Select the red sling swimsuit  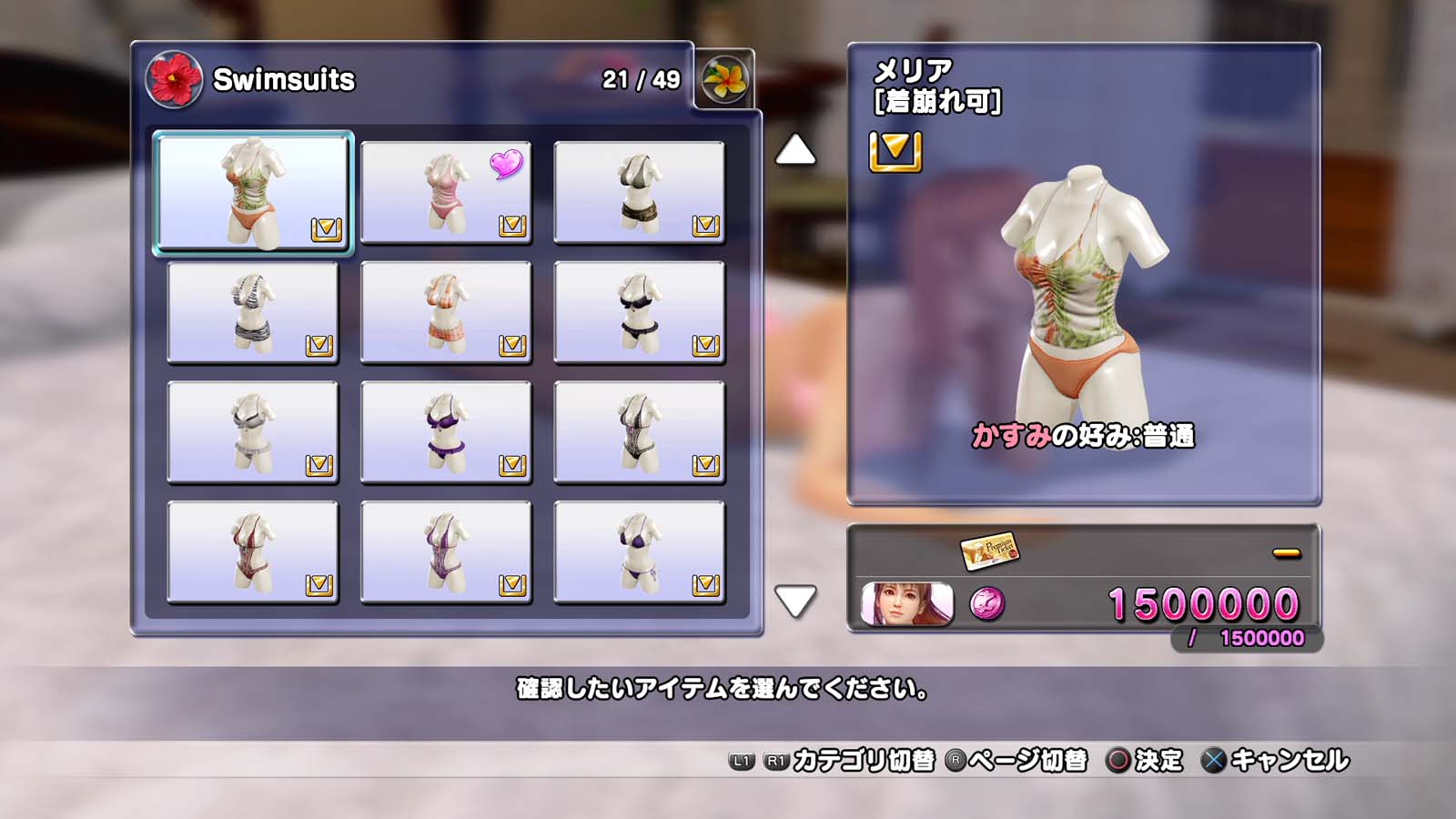point(253,552)
